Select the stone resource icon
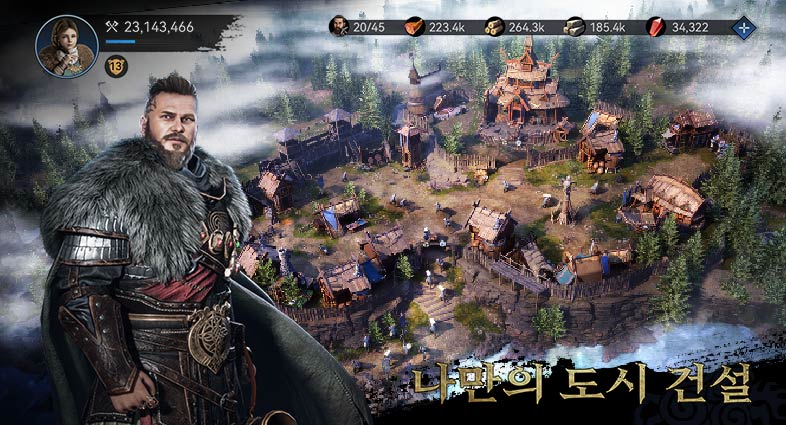786x425 pixels. 574,27
